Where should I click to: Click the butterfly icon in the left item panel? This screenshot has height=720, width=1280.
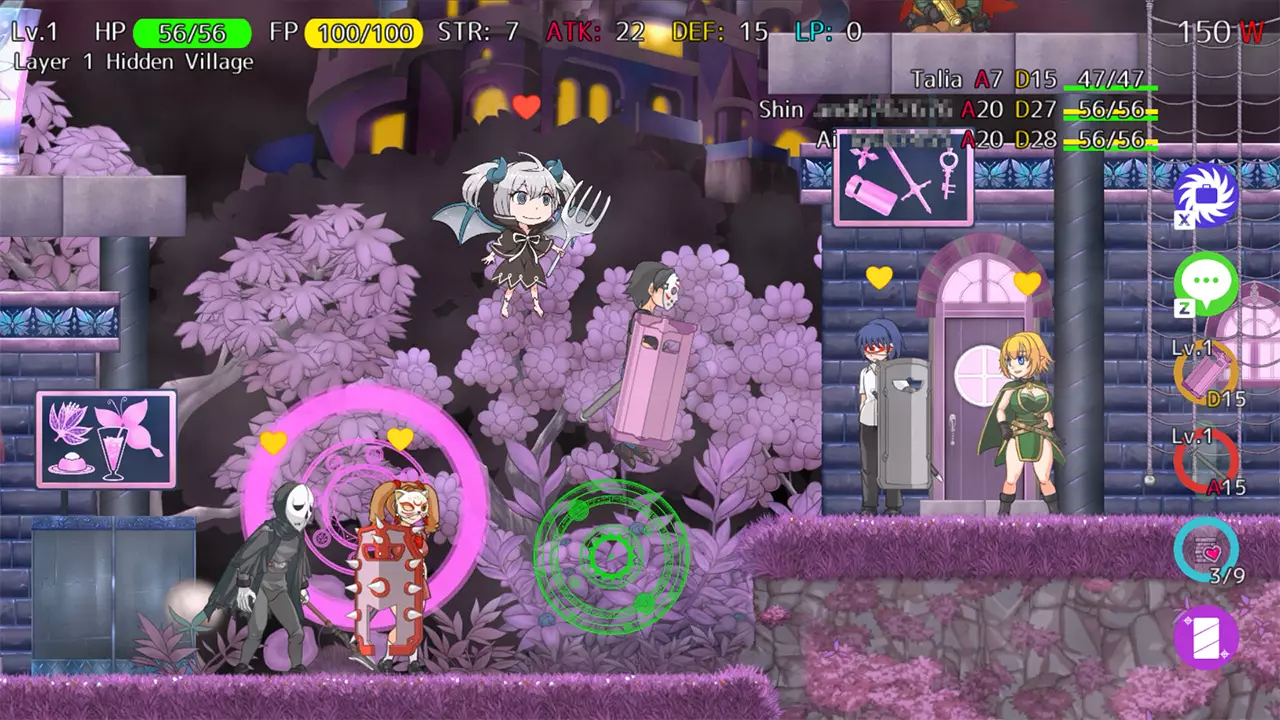(x=125, y=424)
